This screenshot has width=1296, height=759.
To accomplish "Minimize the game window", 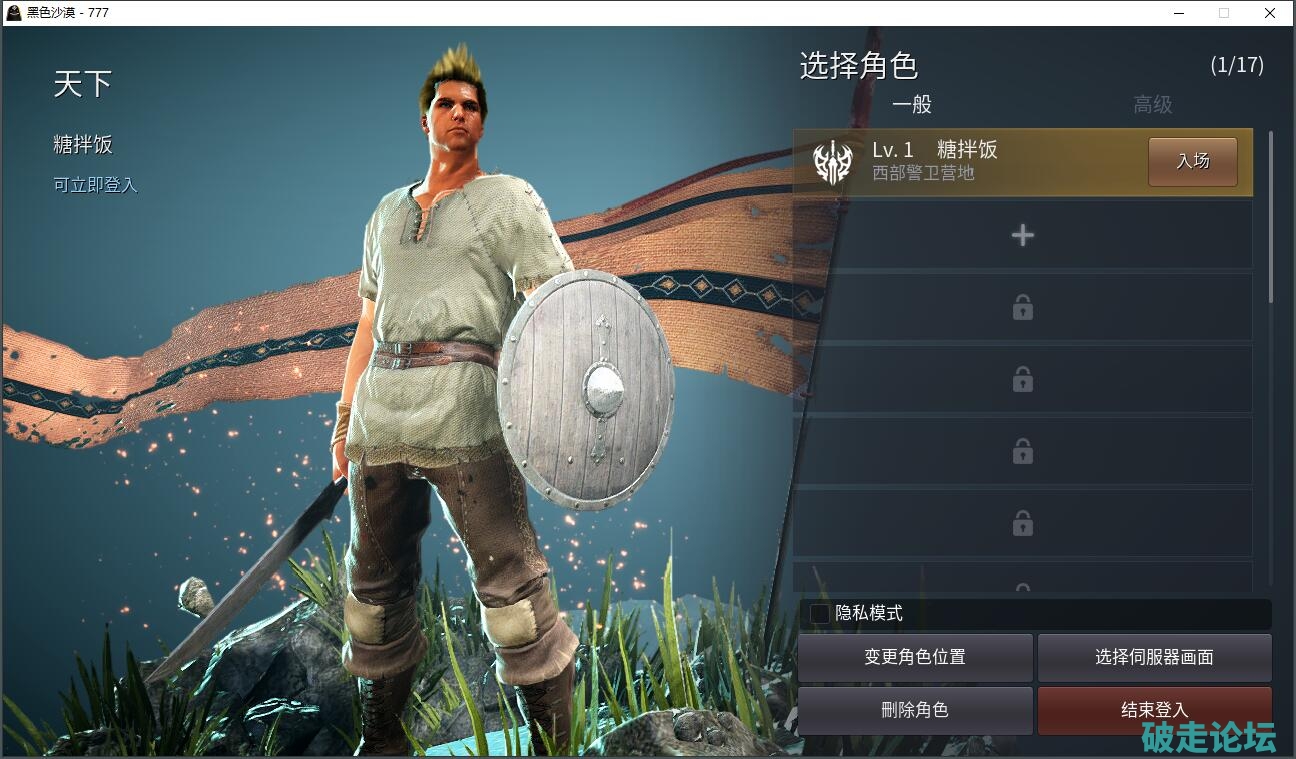I will click(x=1178, y=13).
